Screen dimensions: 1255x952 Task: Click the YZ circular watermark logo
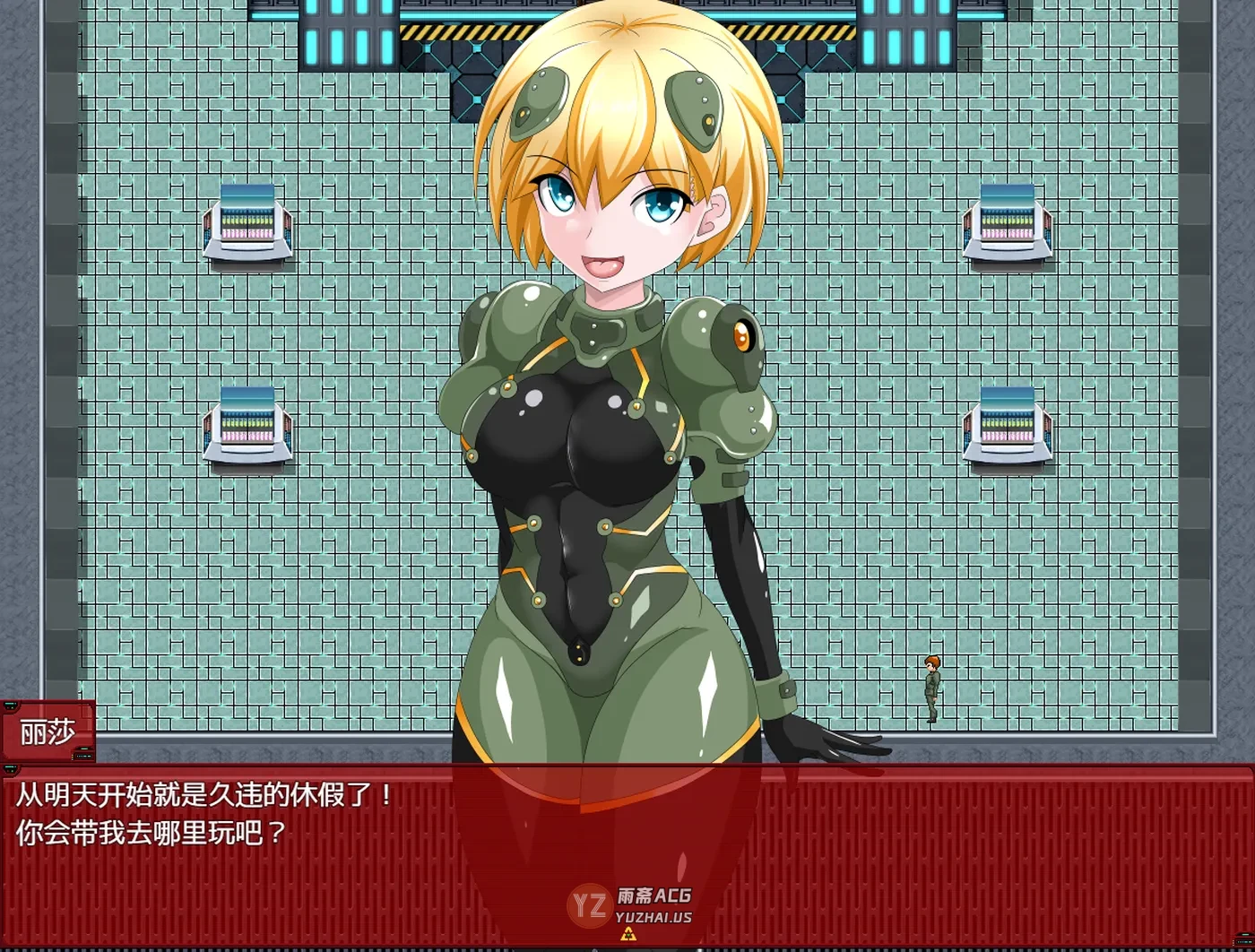(x=589, y=904)
